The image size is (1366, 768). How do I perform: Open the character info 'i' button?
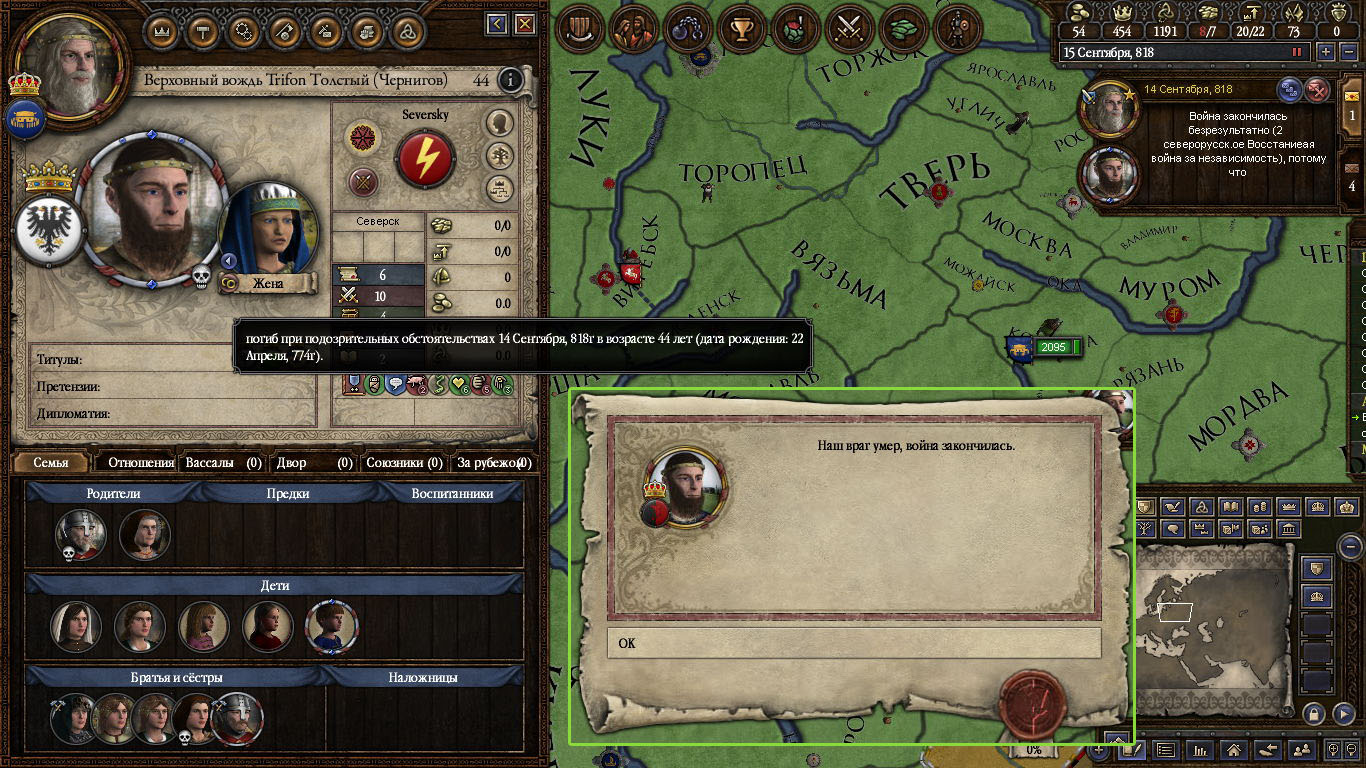click(x=511, y=80)
